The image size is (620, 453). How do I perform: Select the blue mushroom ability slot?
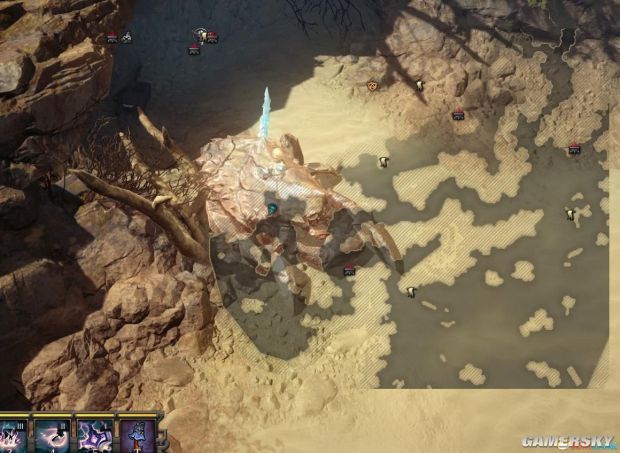[x=137, y=437]
